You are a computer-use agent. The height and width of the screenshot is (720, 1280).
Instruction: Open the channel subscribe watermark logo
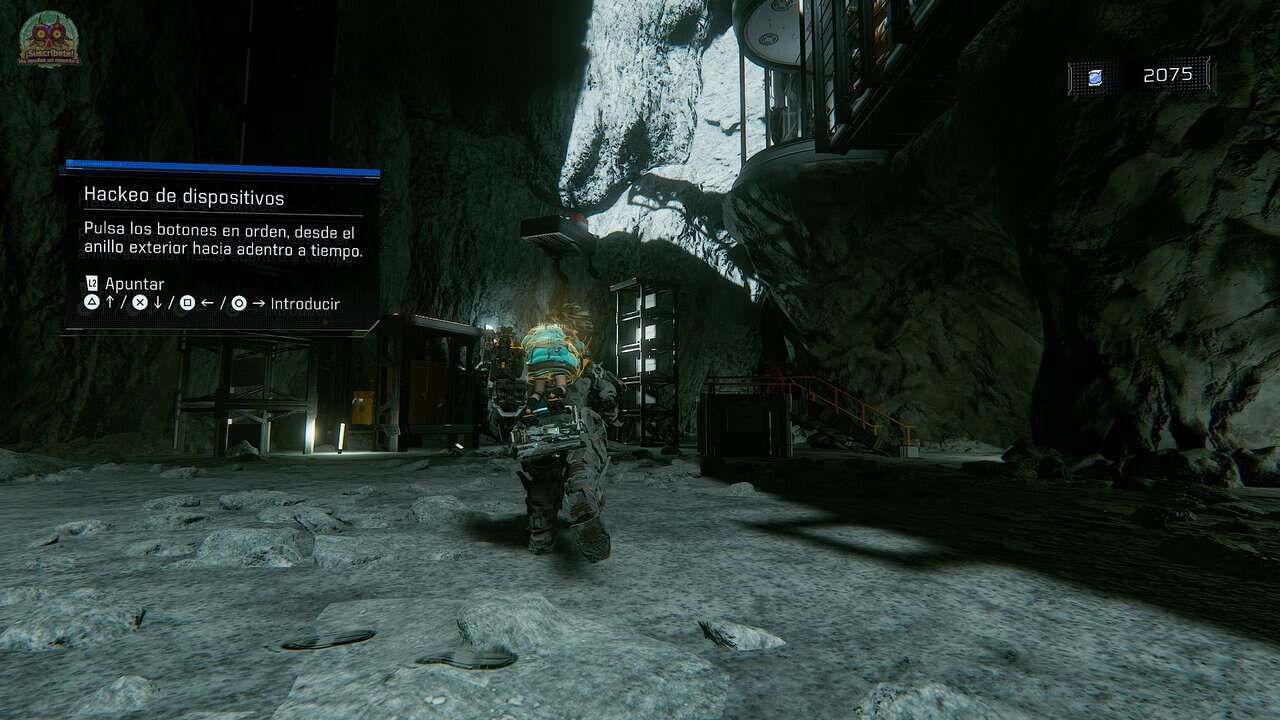coord(49,40)
